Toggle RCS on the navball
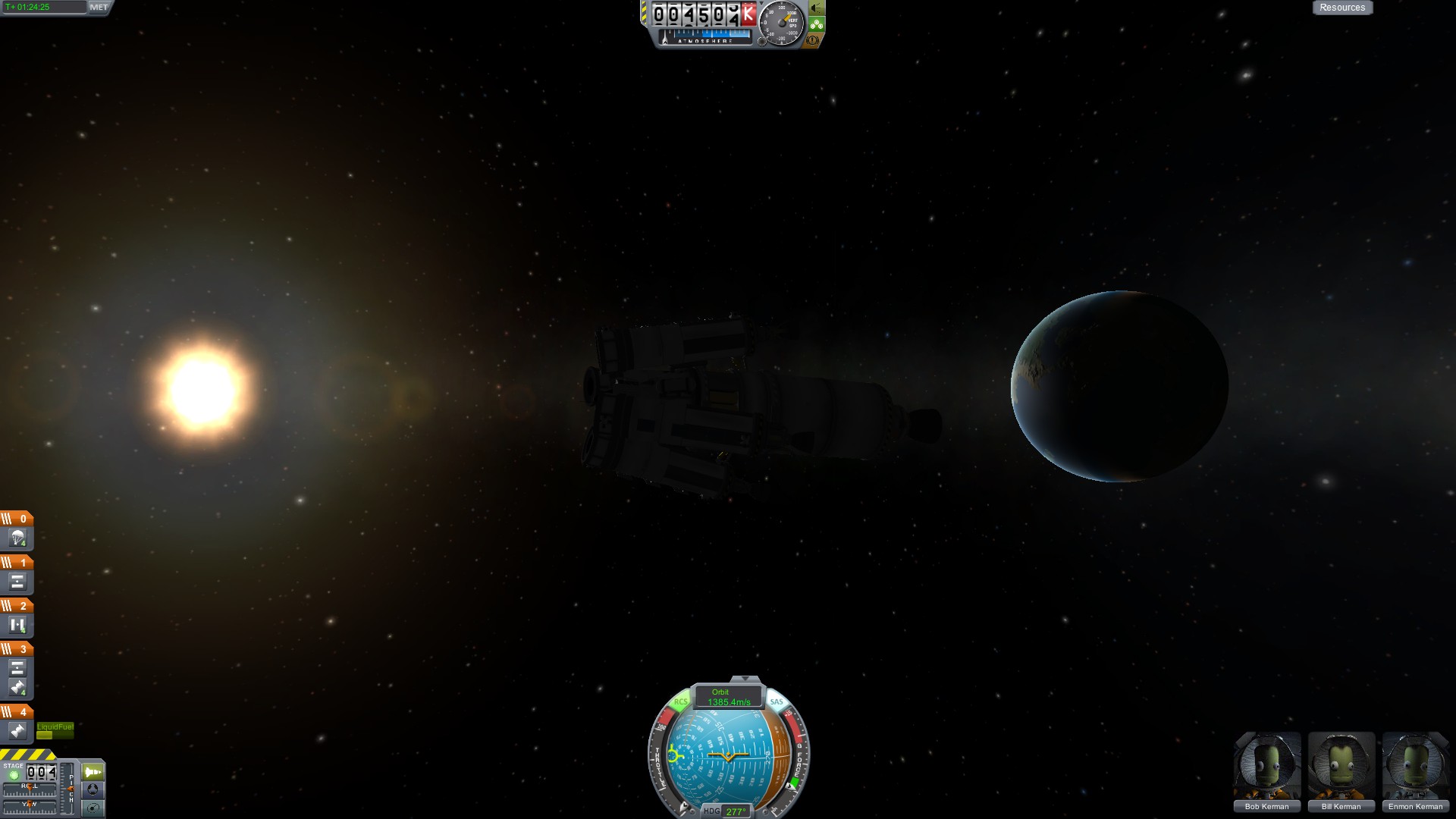This screenshot has width=1456, height=819. pos(680,702)
